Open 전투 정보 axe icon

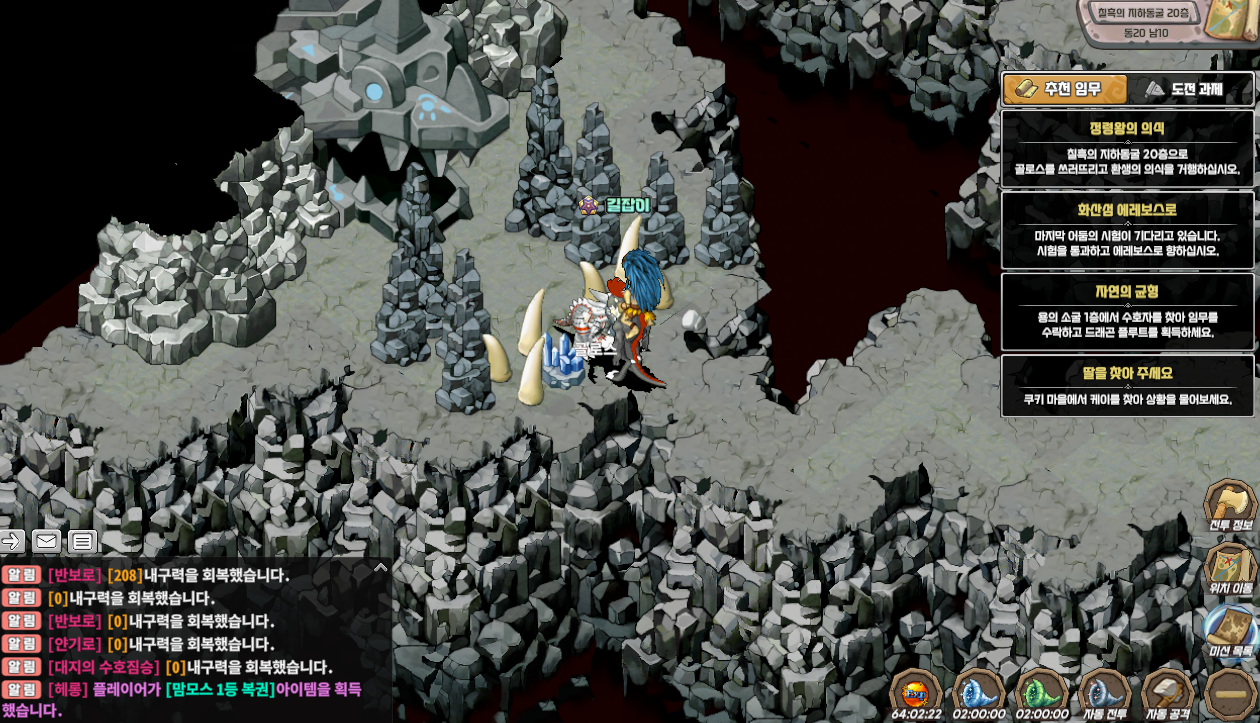pyautogui.click(x=1229, y=506)
